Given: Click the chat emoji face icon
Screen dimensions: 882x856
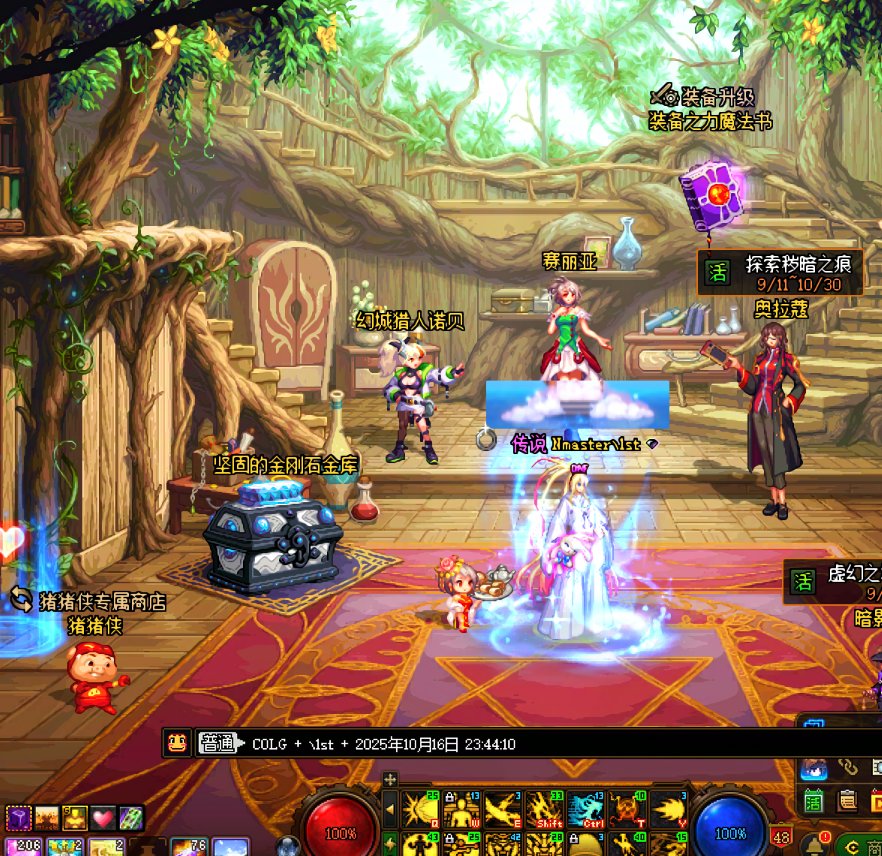Looking at the screenshot, I should pos(177,743).
